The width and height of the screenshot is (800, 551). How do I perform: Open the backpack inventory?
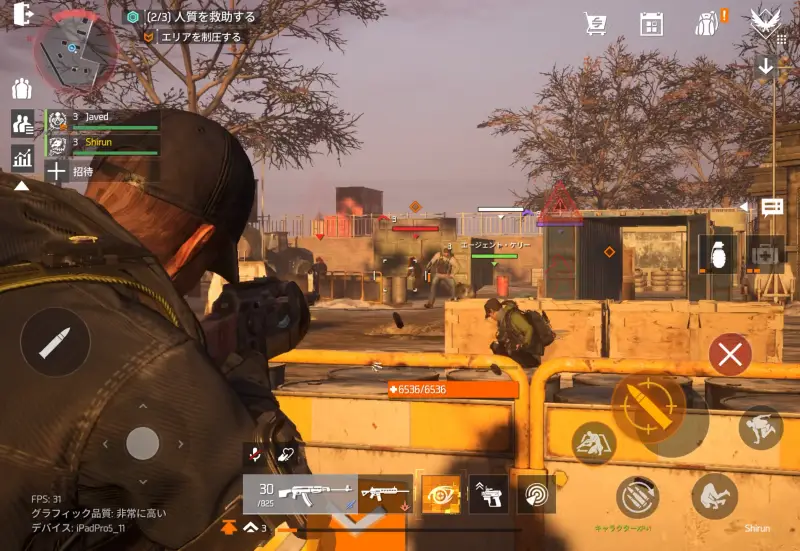click(x=707, y=23)
